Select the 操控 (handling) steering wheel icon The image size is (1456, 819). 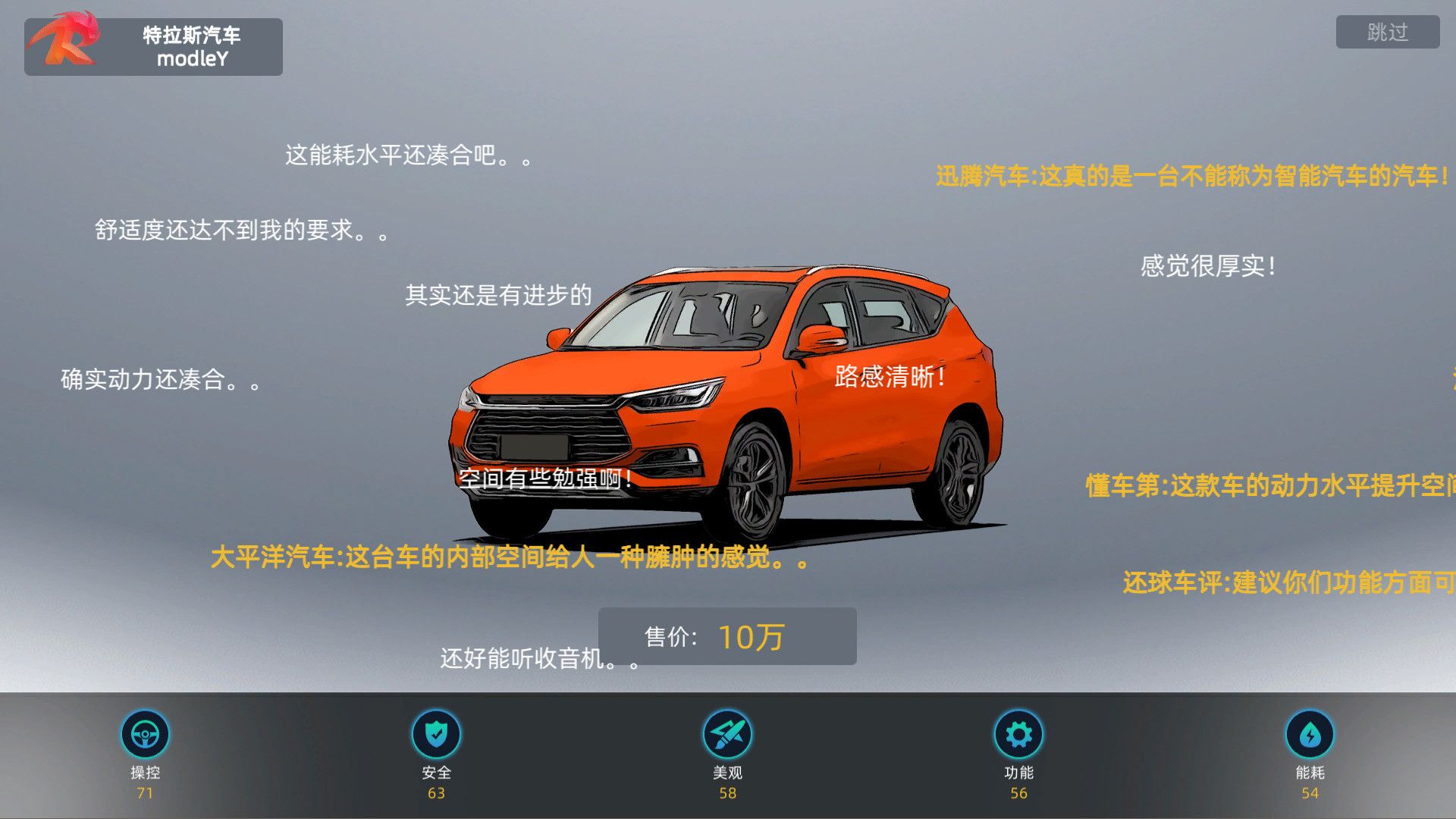pyautogui.click(x=146, y=733)
